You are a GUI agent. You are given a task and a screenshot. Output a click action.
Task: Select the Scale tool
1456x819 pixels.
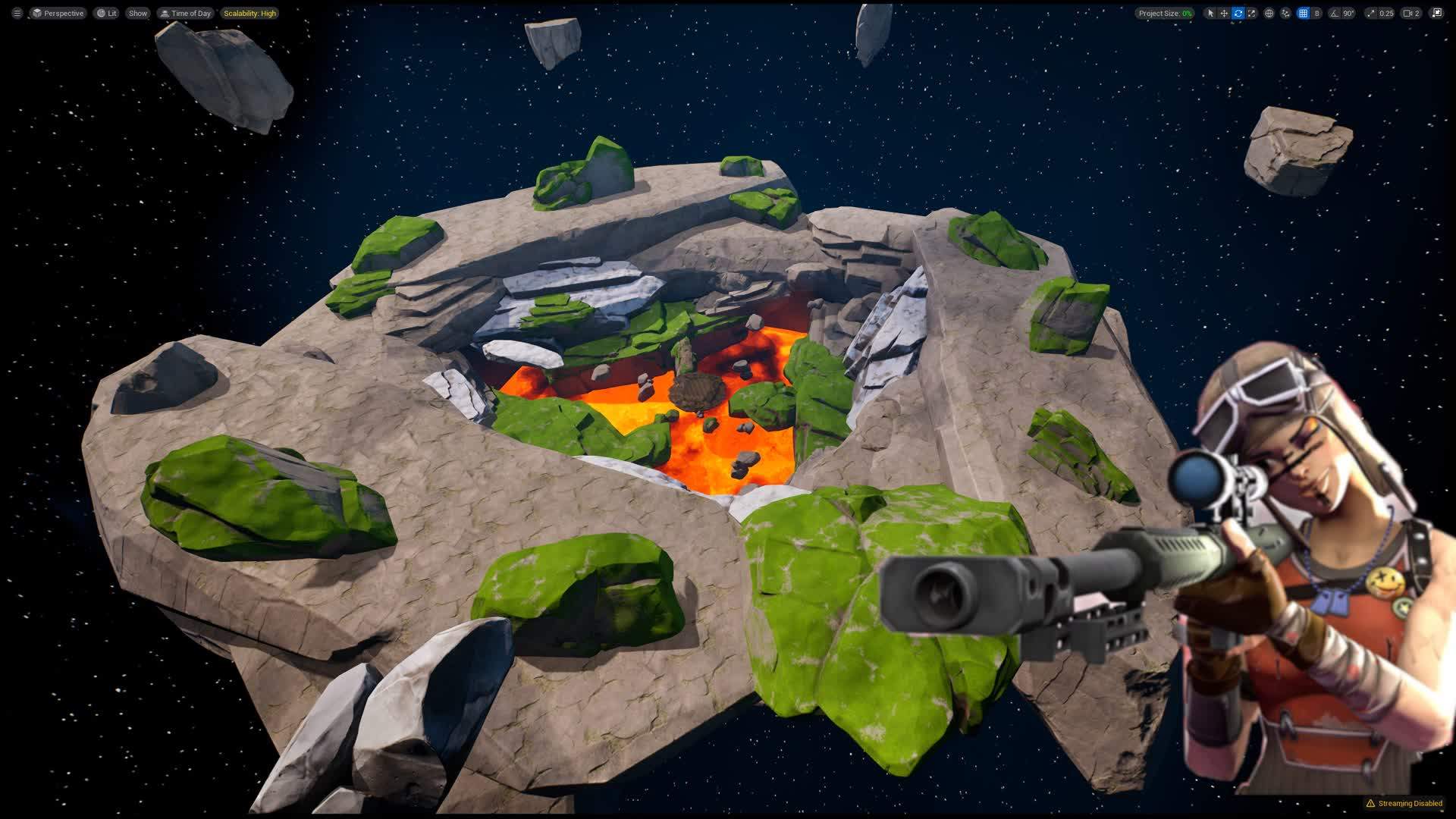click(x=1252, y=13)
